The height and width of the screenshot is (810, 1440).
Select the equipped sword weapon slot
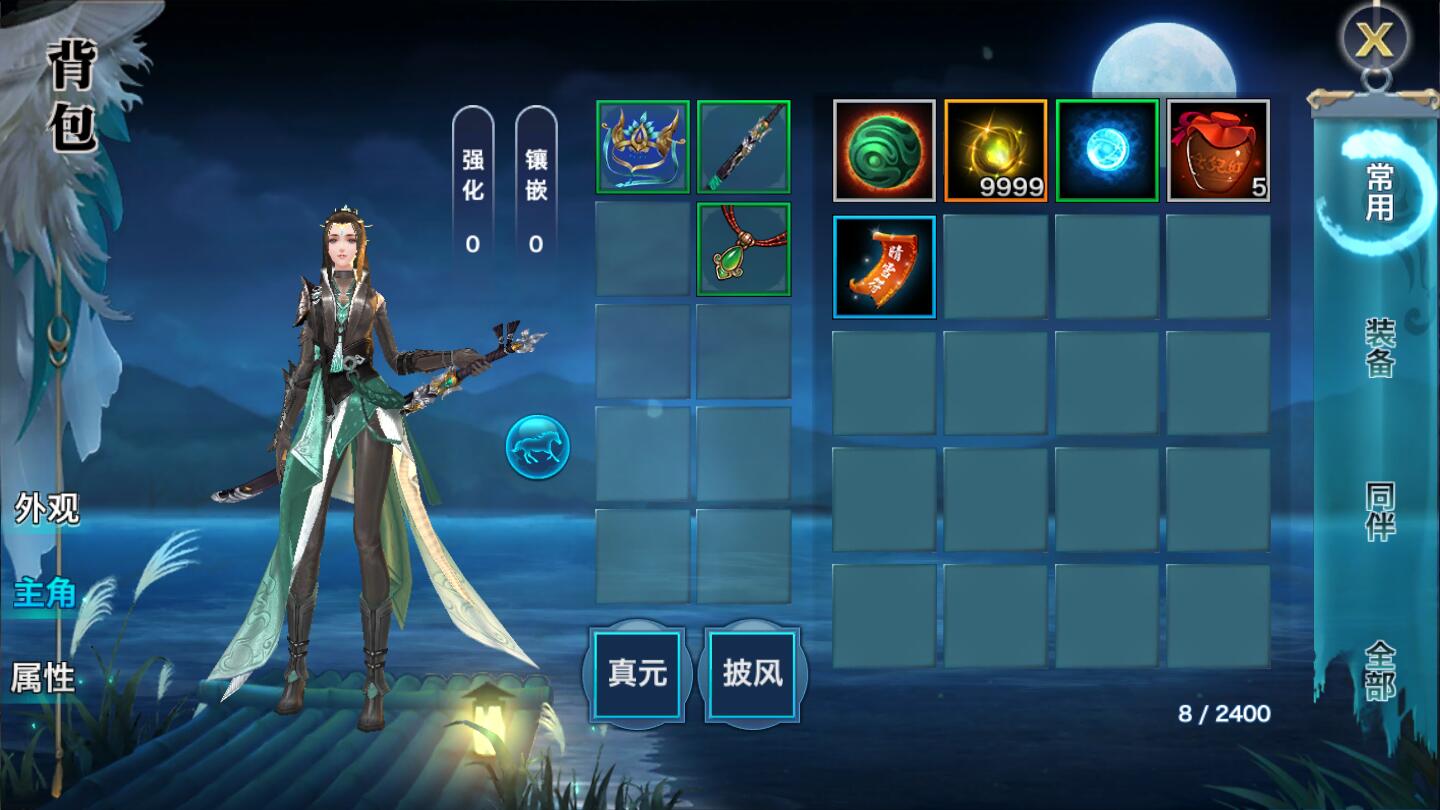(x=744, y=147)
